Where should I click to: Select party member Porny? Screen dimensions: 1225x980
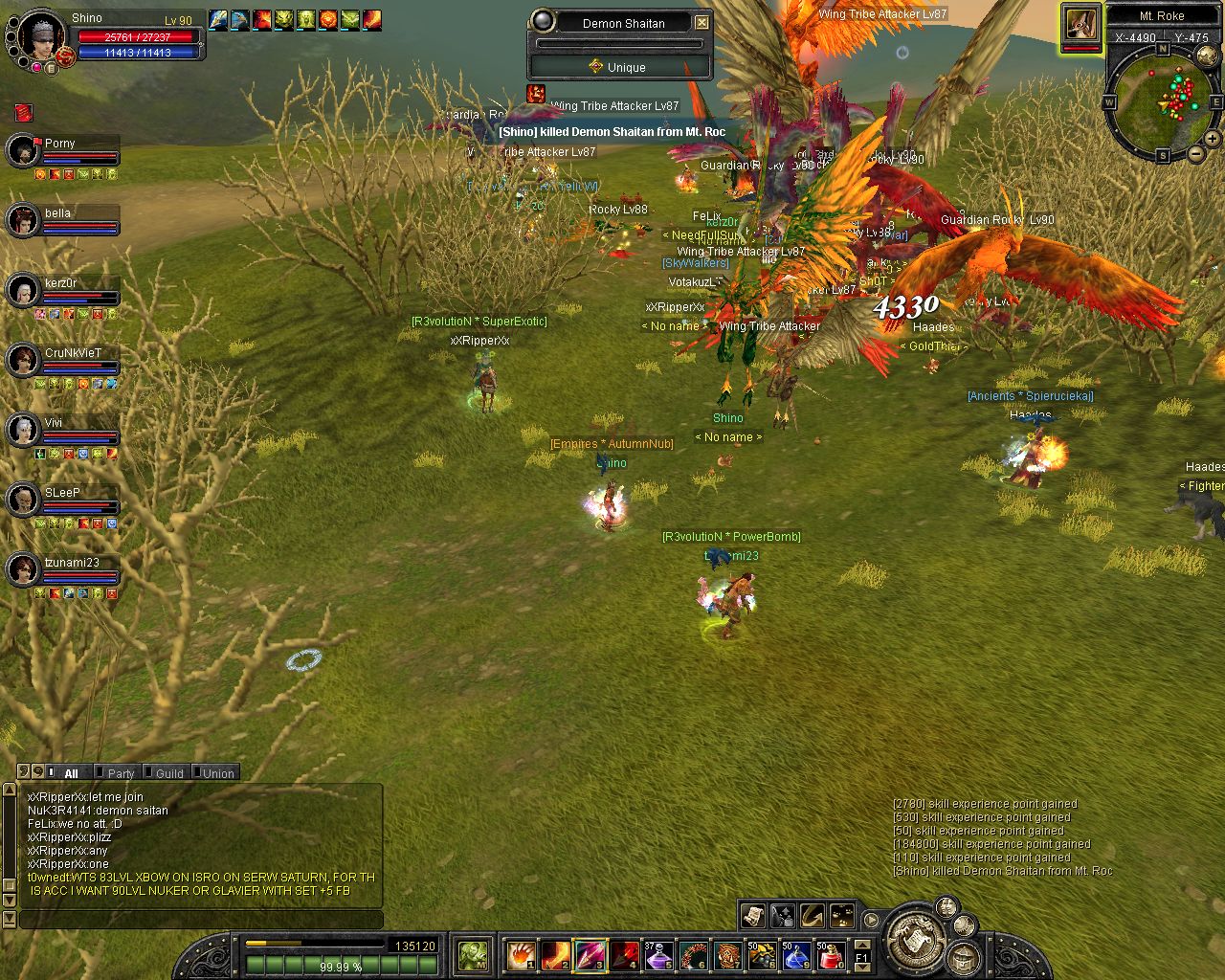22,150
